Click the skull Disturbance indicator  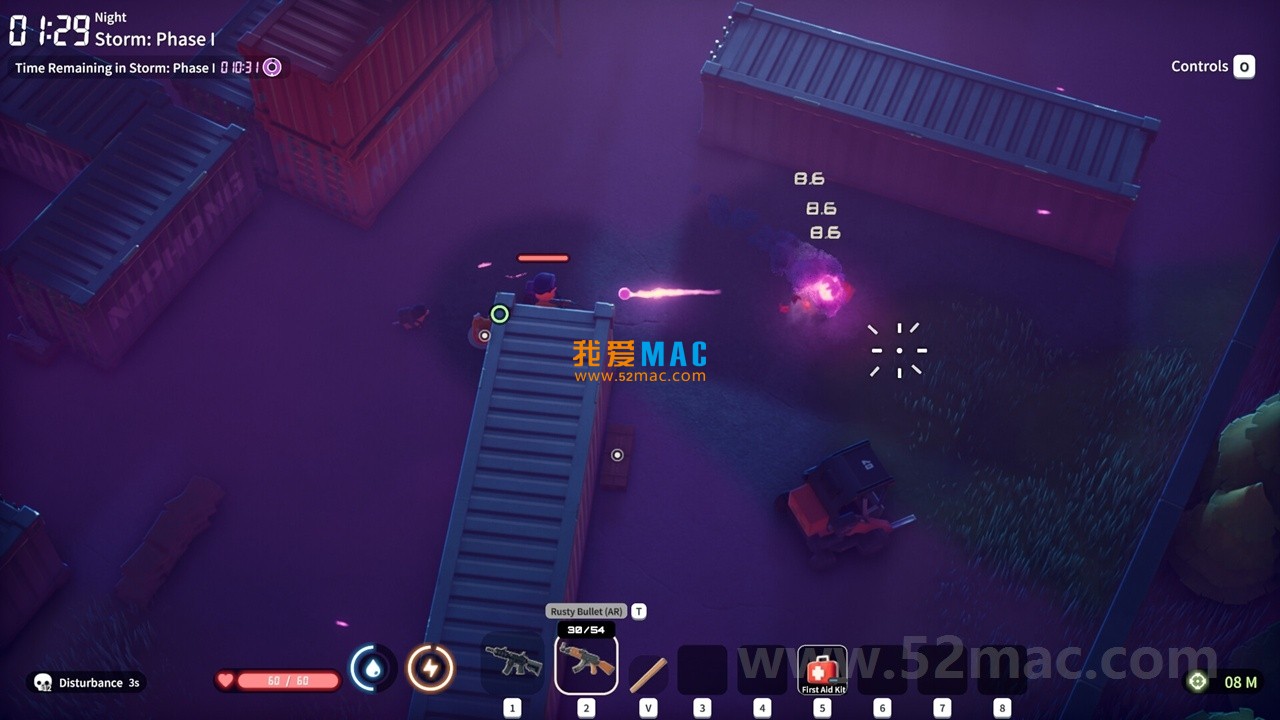tap(42, 683)
